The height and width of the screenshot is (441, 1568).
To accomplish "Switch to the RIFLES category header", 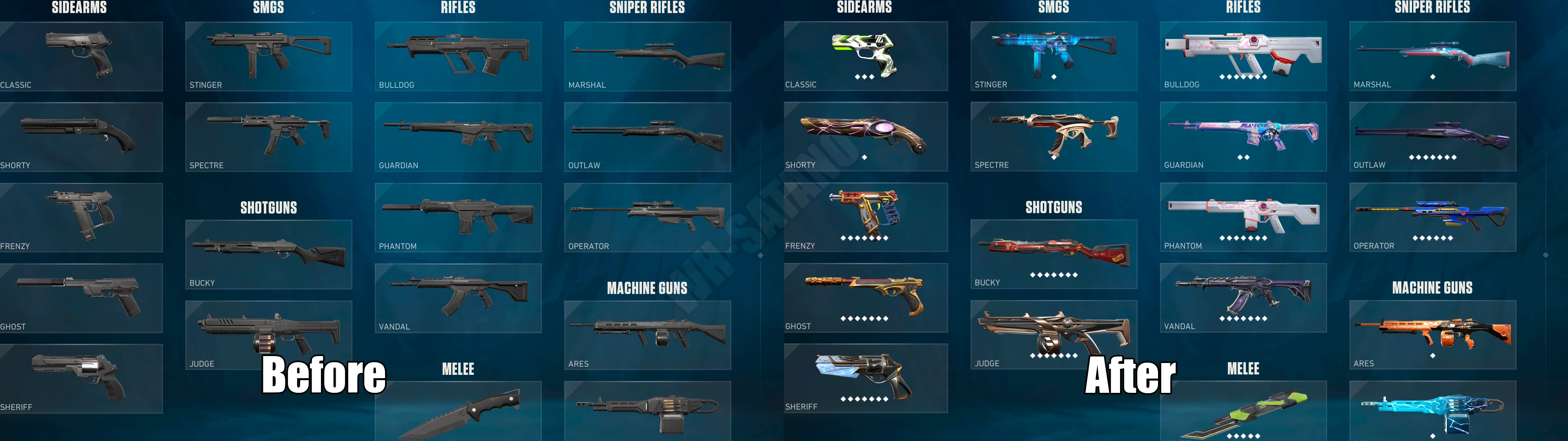I will pos(458,8).
